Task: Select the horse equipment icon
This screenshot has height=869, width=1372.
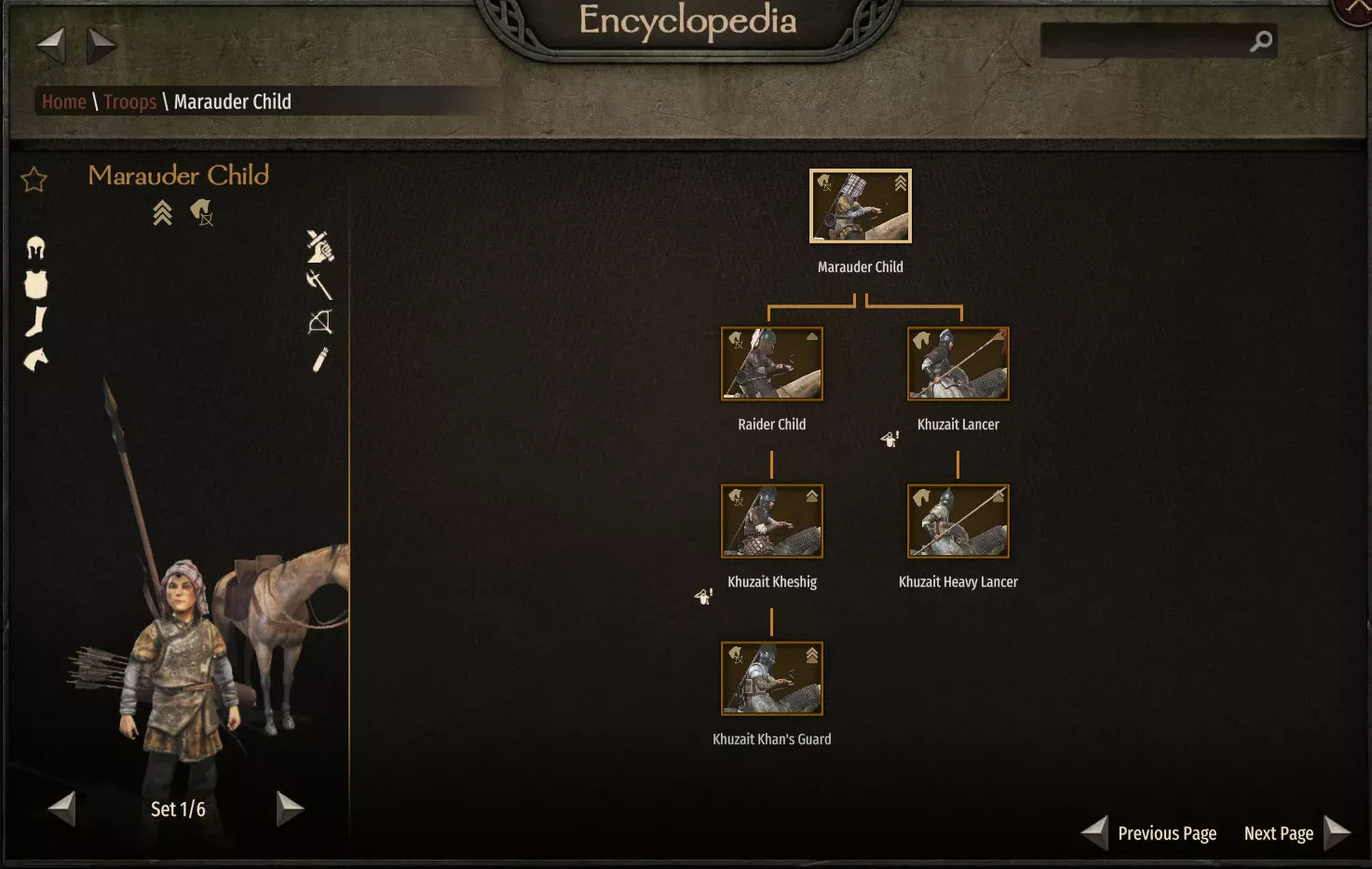Action: pos(35,360)
